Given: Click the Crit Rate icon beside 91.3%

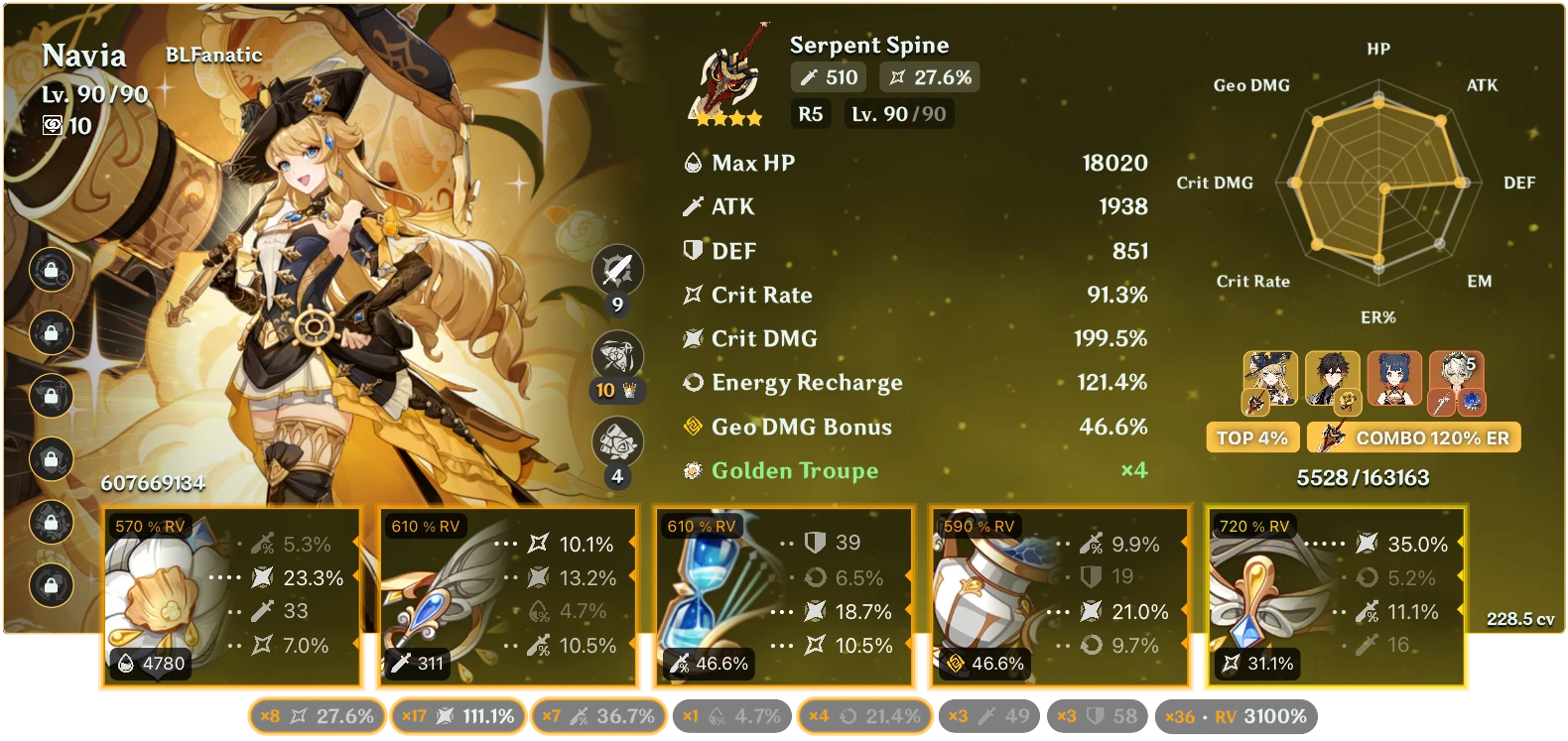Looking at the screenshot, I should pos(692,295).
